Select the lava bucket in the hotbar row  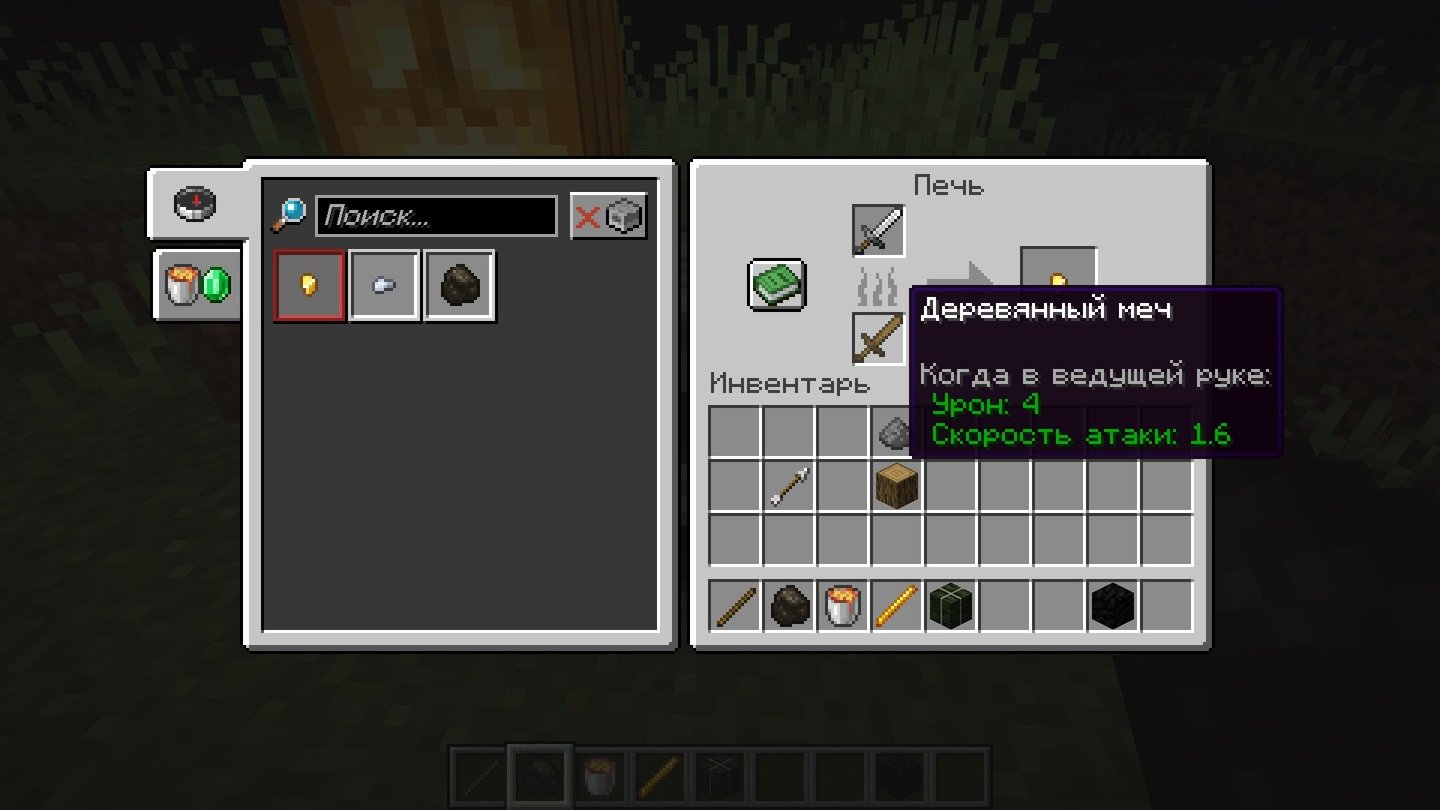pos(843,606)
